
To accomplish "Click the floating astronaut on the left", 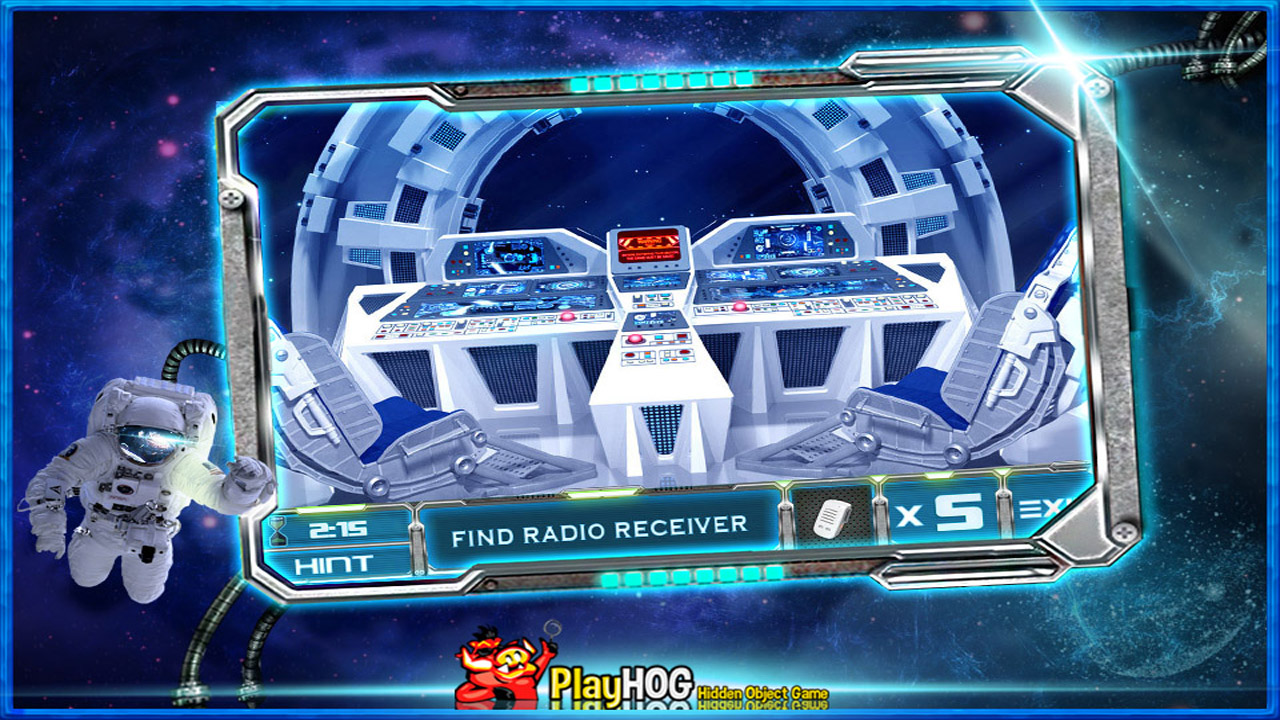I will point(140,480).
